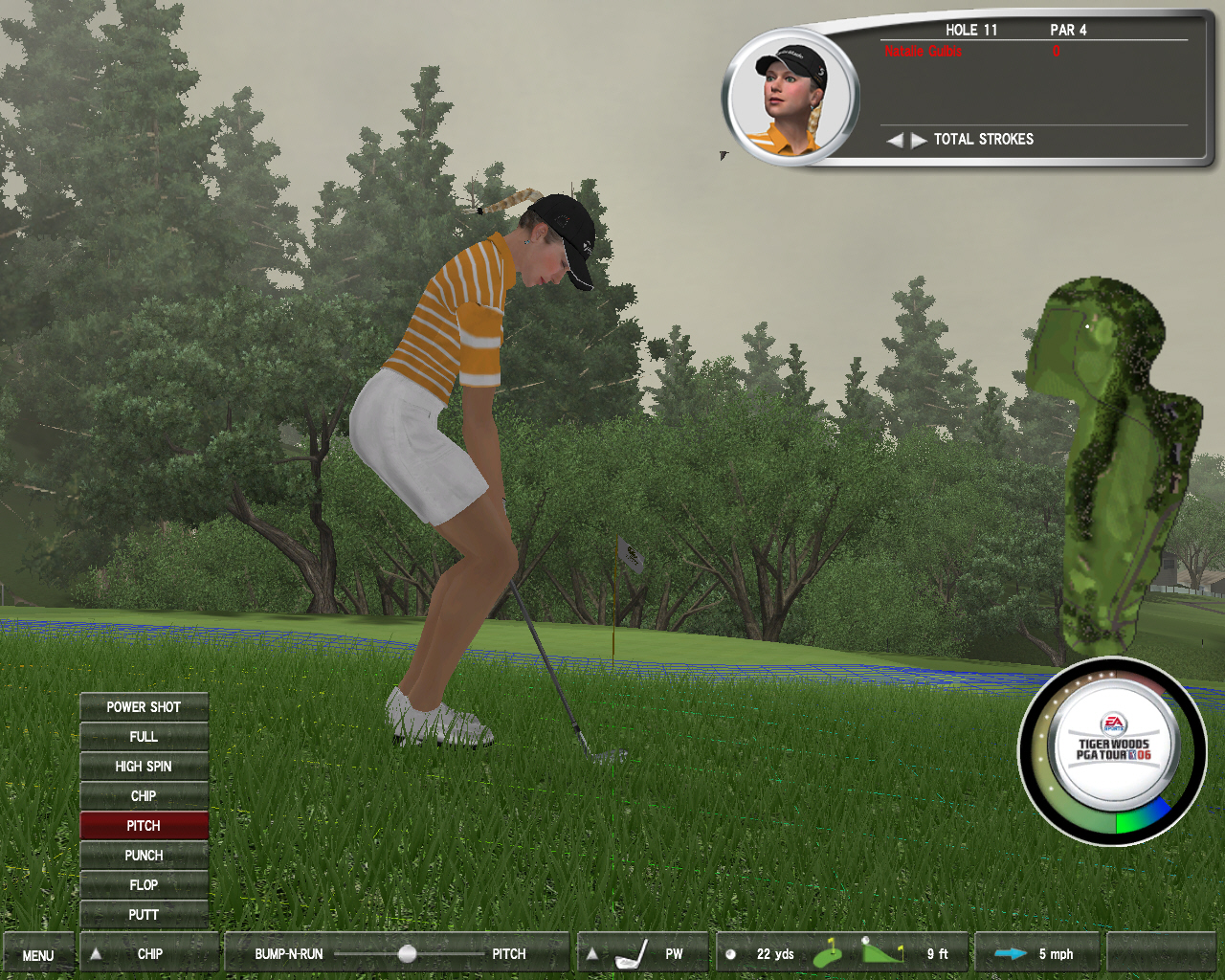Choose the highlighted Pitch shot type

[x=144, y=826]
